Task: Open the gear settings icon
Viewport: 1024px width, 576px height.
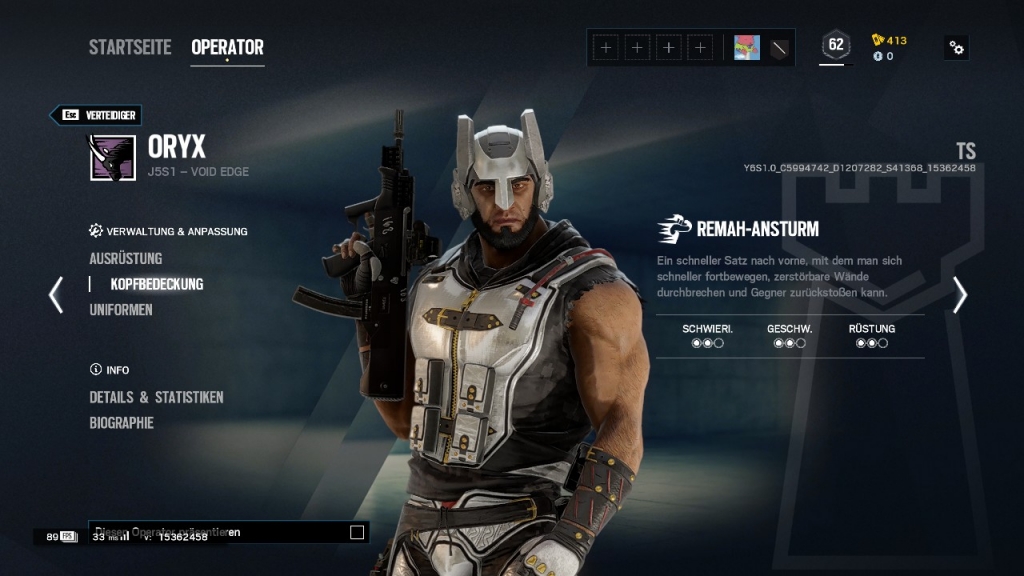Action: (x=957, y=47)
